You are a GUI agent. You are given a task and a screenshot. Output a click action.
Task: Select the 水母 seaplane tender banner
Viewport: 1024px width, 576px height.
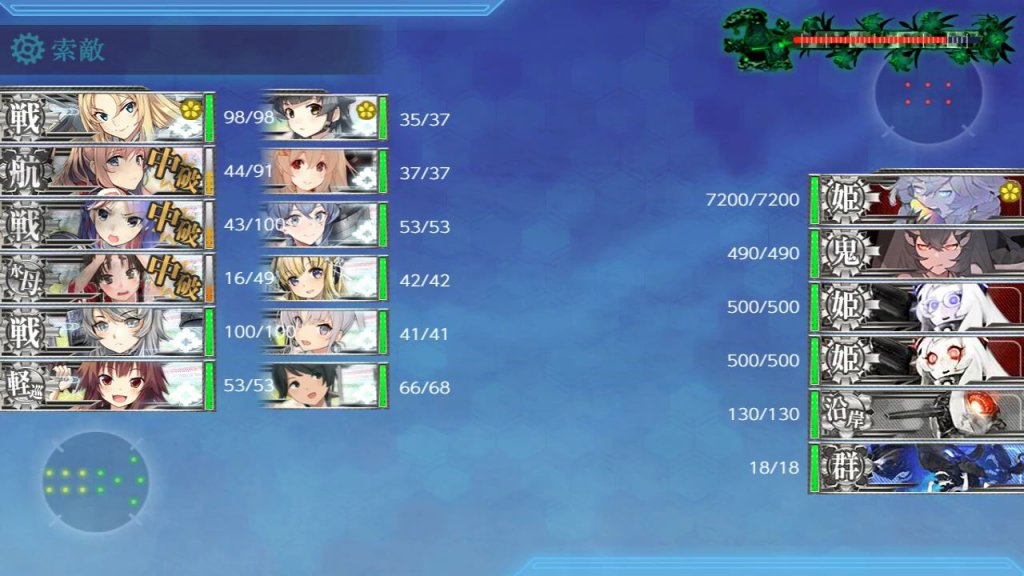(x=107, y=278)
